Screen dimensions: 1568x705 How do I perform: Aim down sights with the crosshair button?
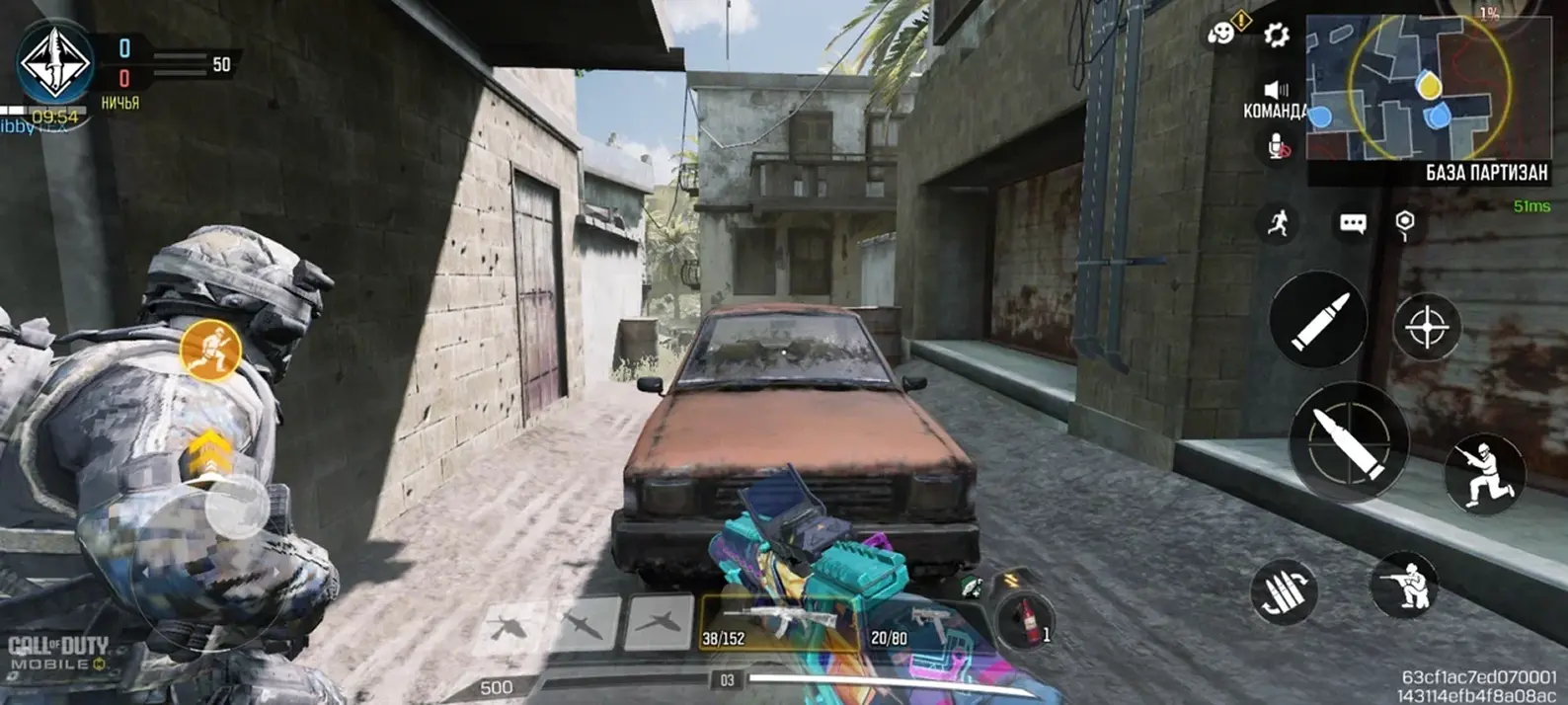(x=1427, y=328)
